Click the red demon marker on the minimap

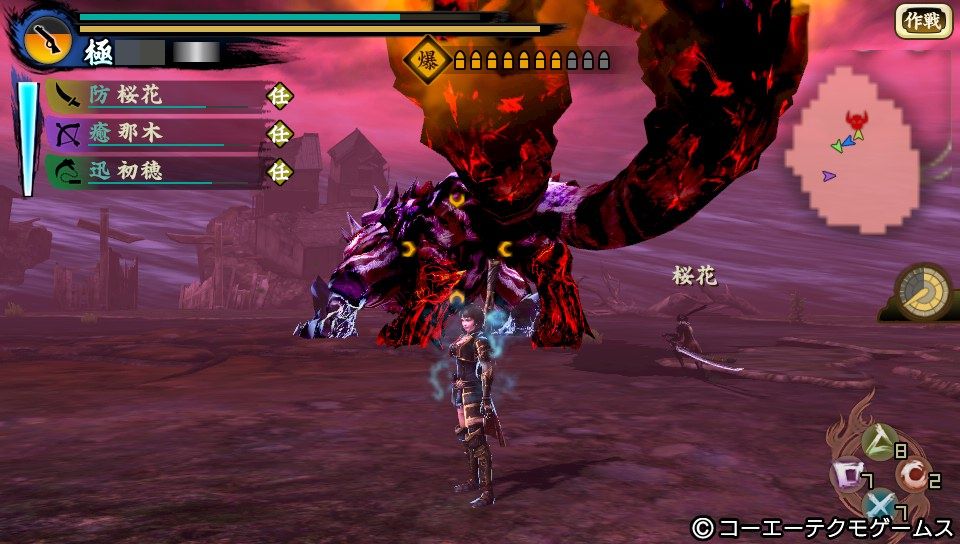pos(856,120)
